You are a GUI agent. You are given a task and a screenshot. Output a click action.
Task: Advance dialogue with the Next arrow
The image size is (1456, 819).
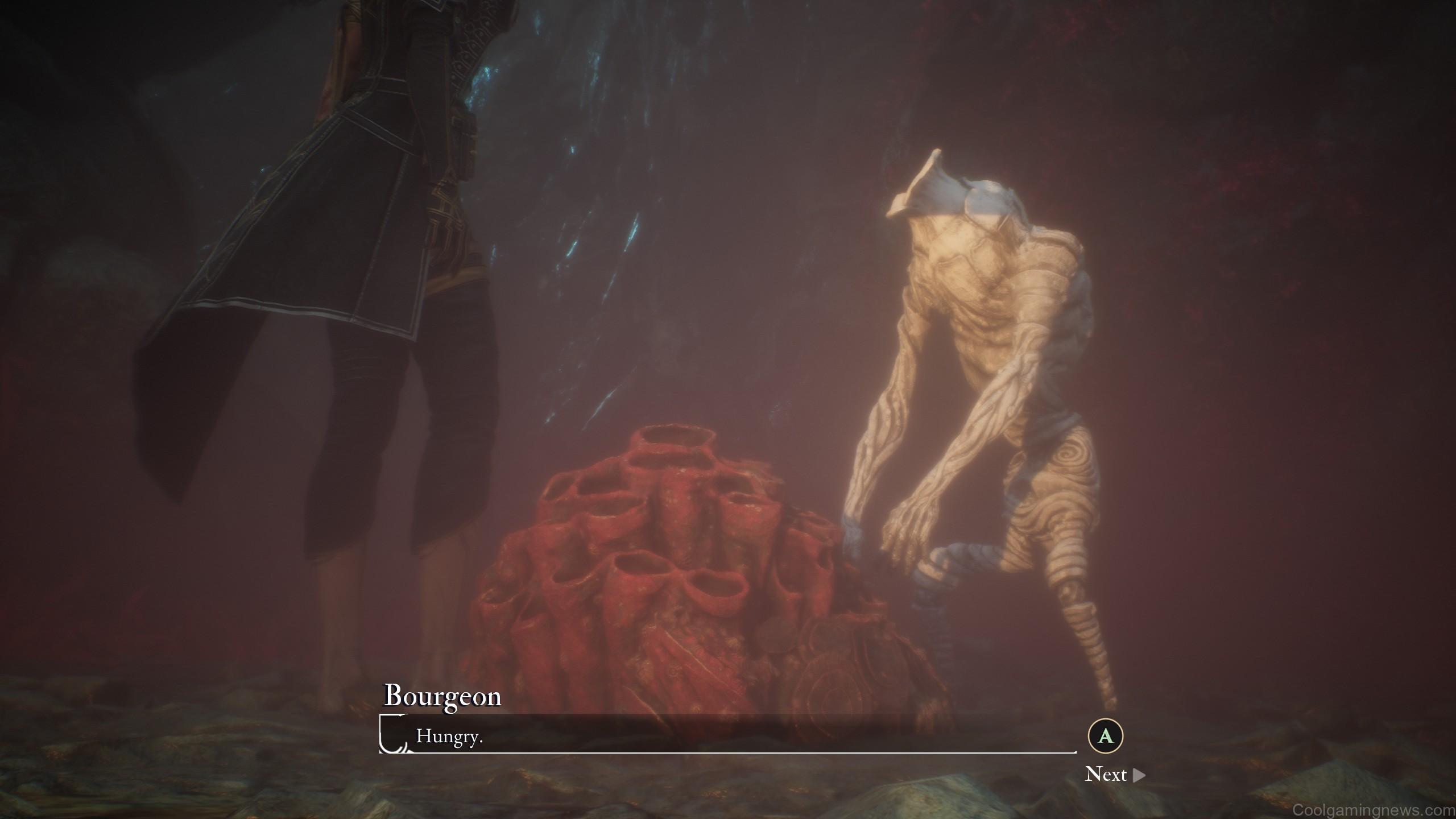(x=1139, y=775)
